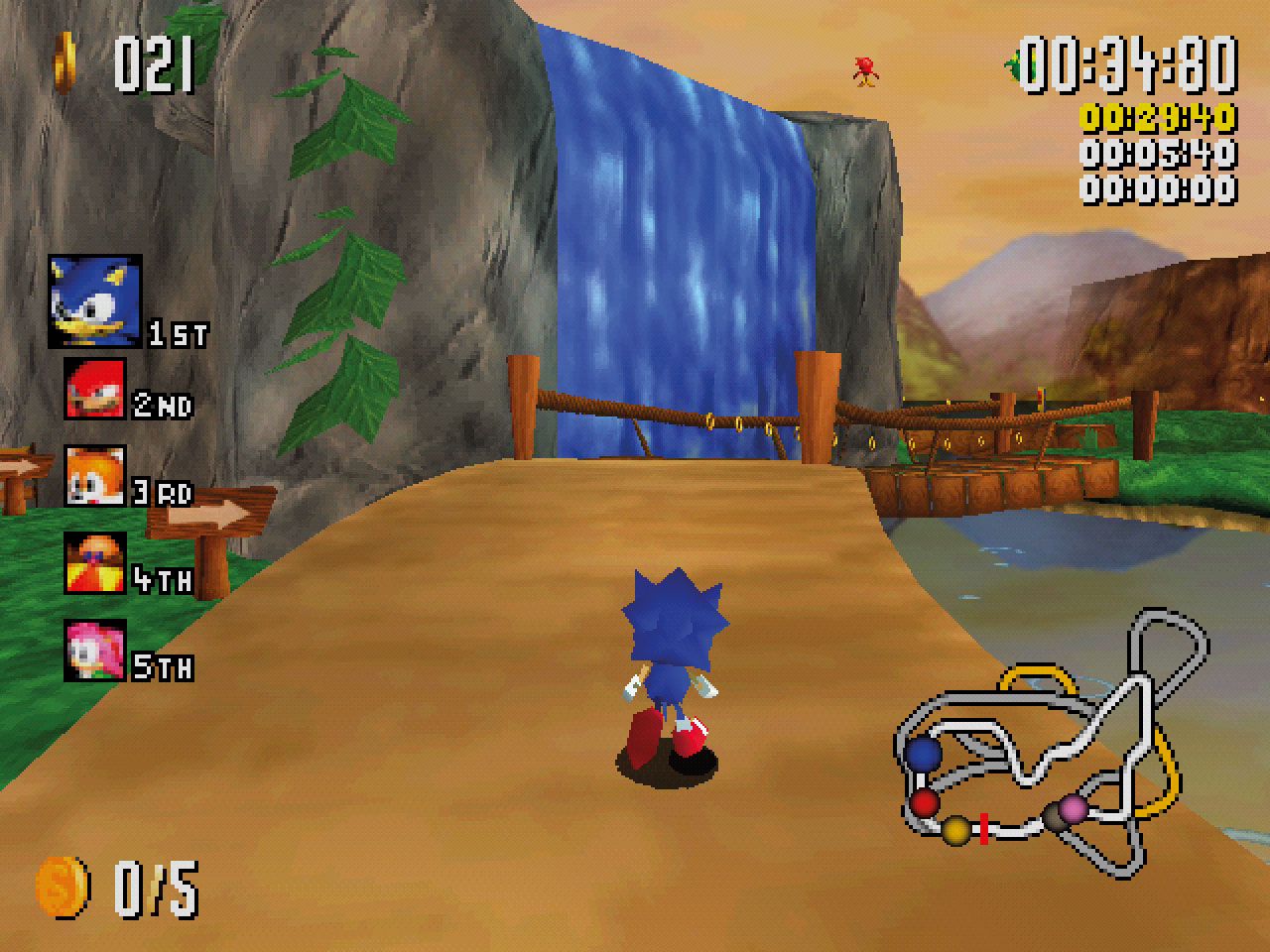The width and height of the screenshot is (1270, 952).
Task: Click the pink racer dot on minimap
Action: click(1073, 809)
